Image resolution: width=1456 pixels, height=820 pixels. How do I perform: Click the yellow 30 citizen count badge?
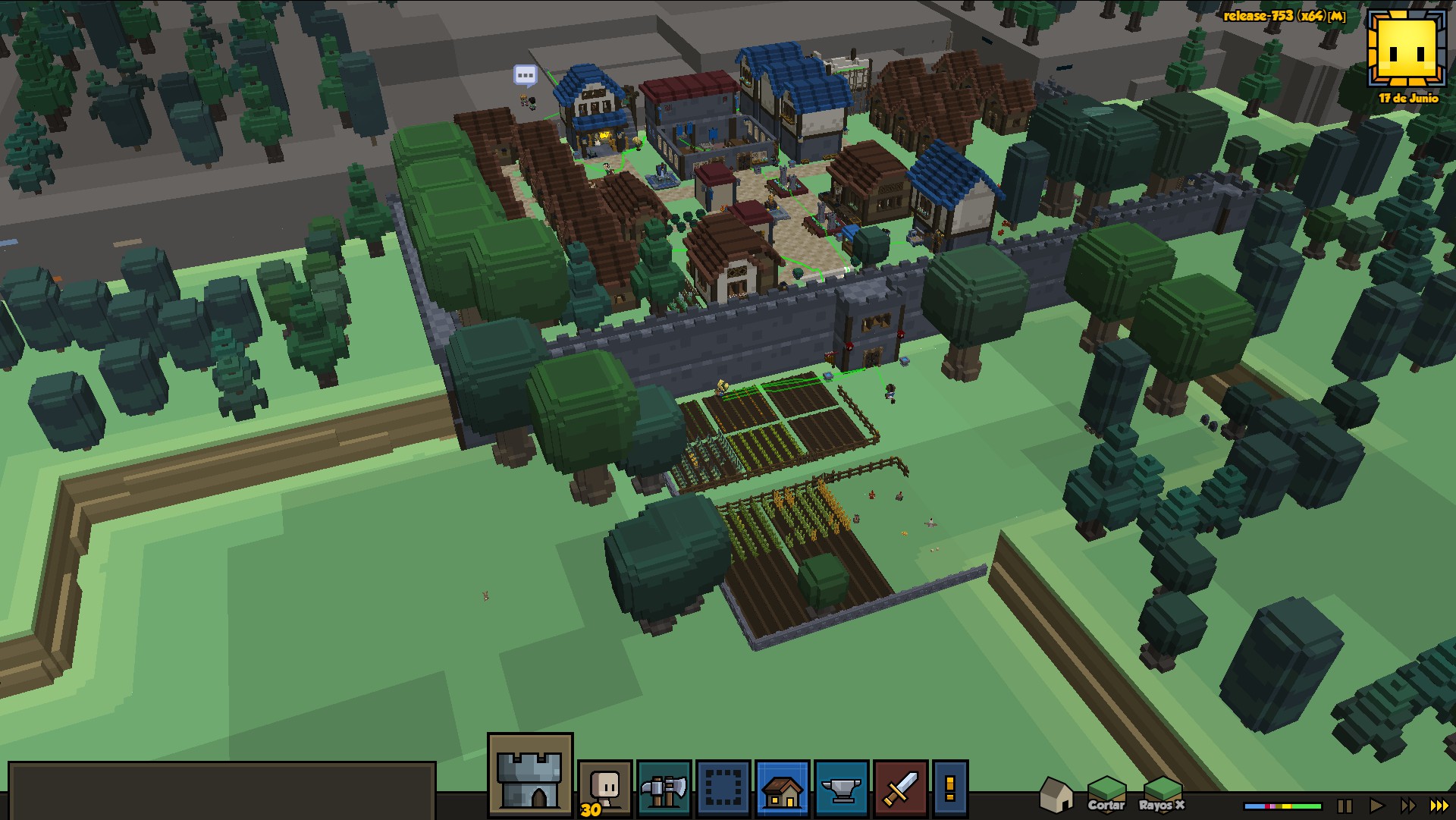(x=591, y=810)
